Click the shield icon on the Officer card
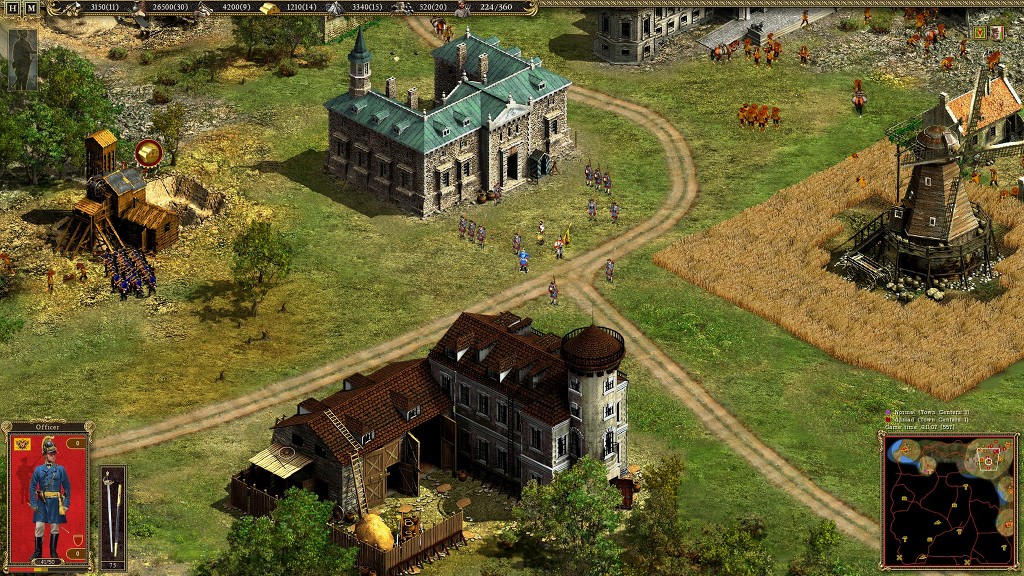 (x=77, y=541)
